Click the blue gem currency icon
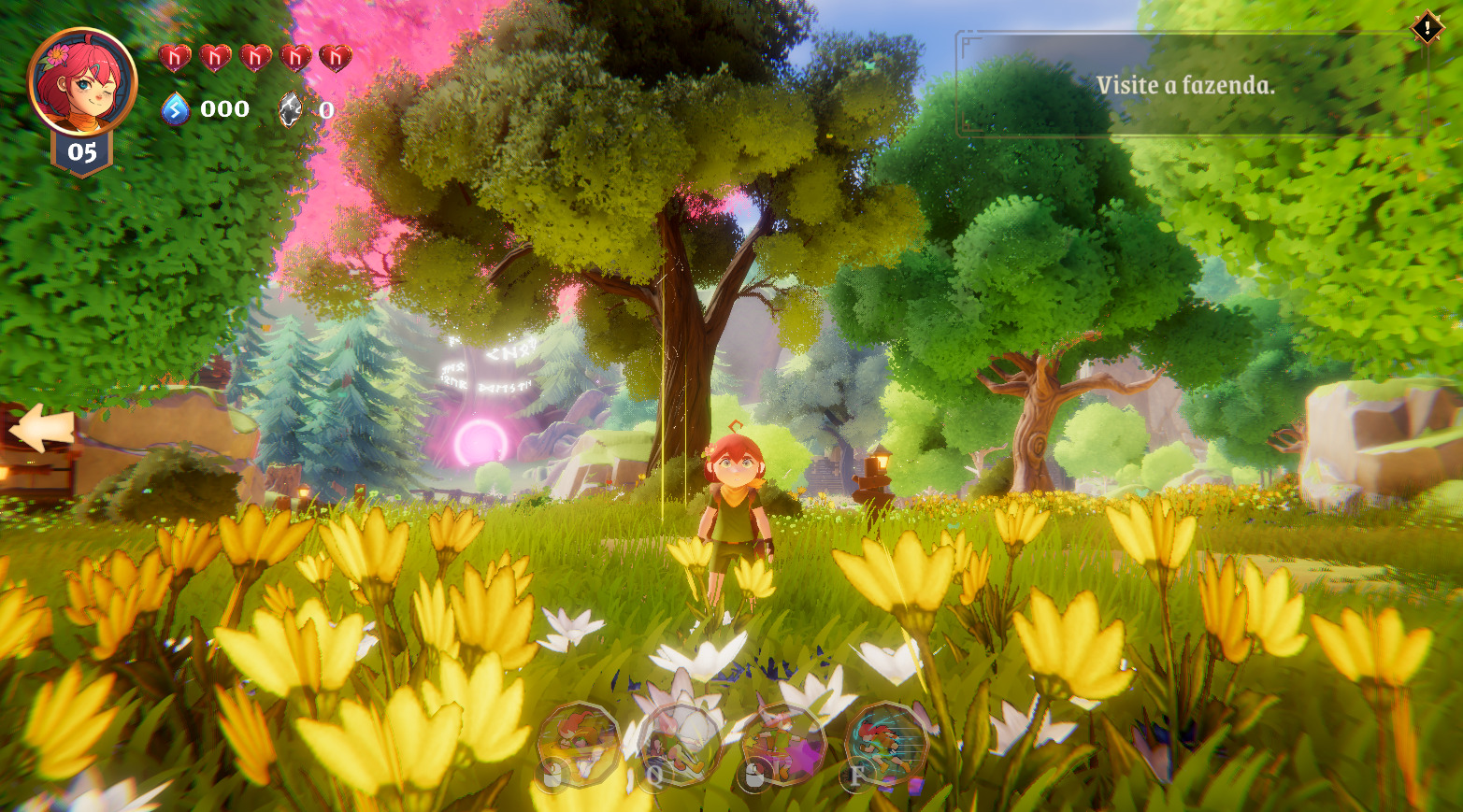Viewport: 1463px width, 812px height. tap(176, 109)
